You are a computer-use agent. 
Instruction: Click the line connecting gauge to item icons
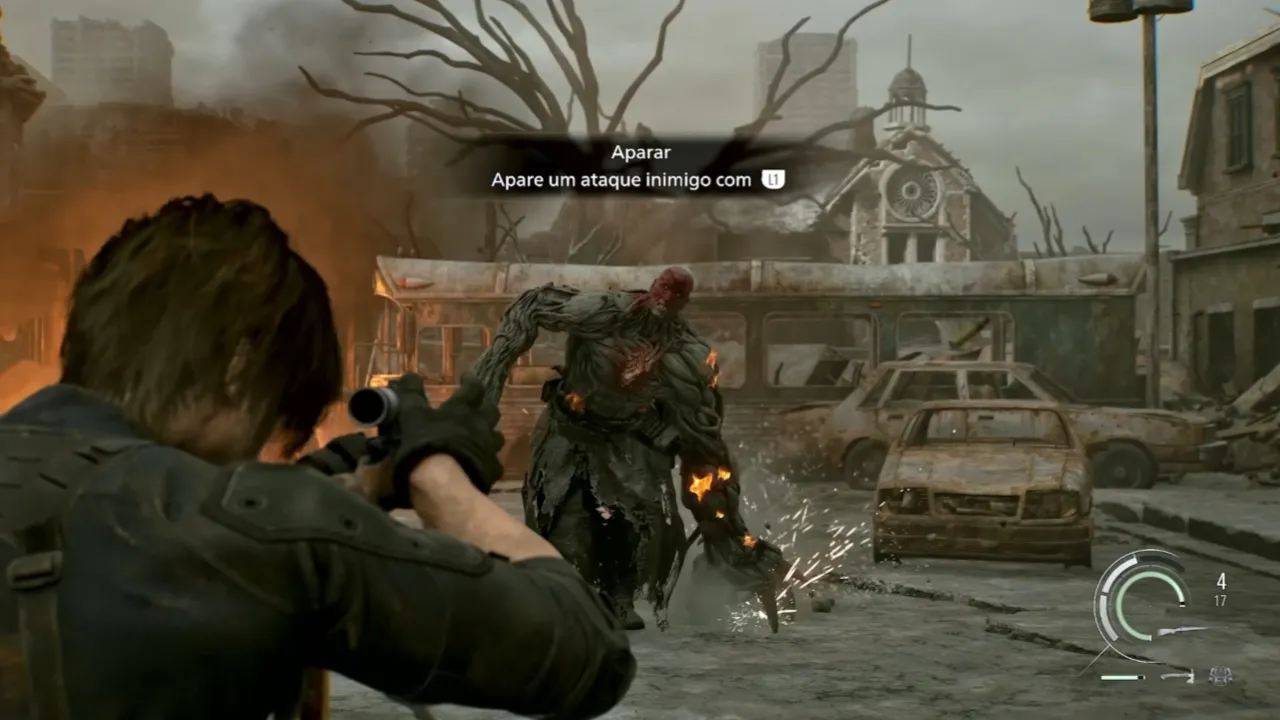[x=1095, y=658]
